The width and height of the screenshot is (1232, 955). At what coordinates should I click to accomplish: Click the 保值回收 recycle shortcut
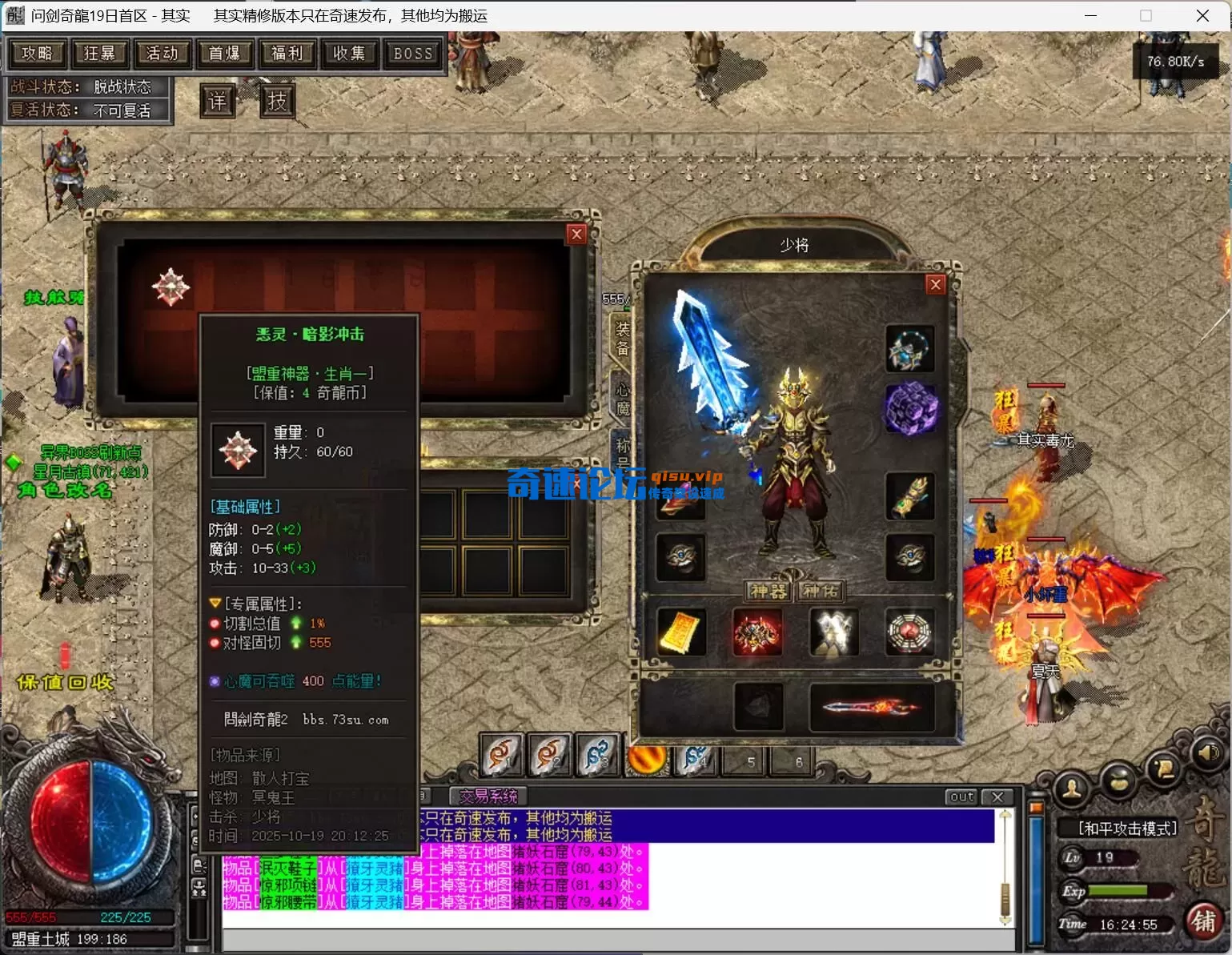[x=66, y=682]
